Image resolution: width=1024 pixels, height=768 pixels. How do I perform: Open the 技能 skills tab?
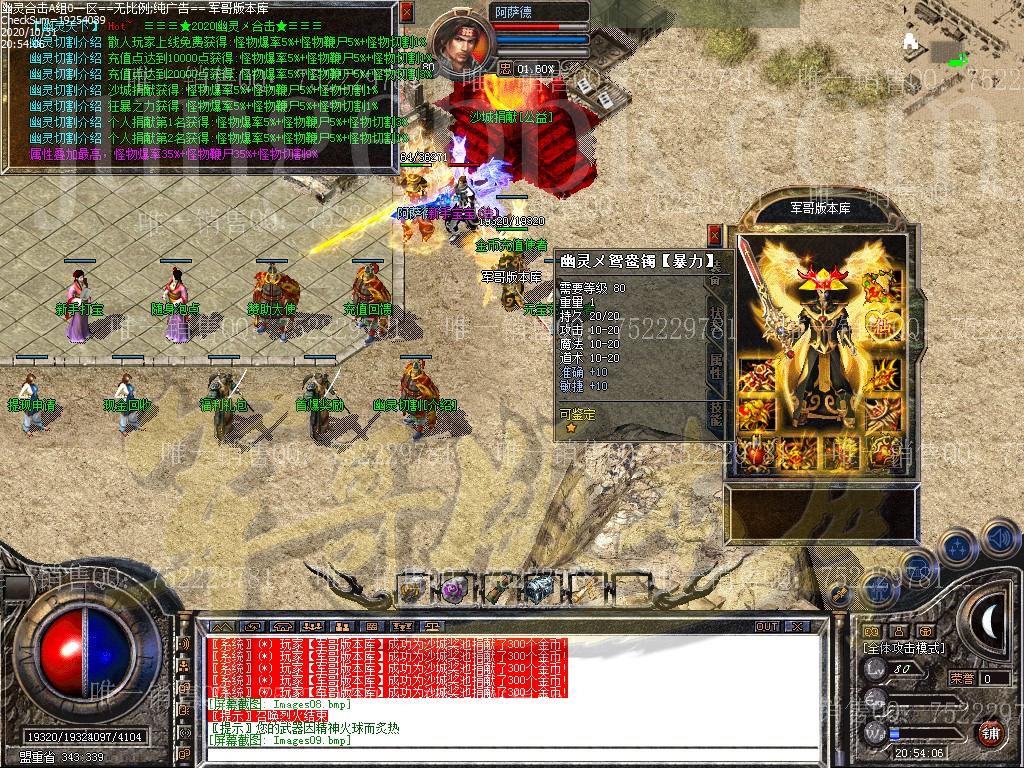click(x=716, y=416)
